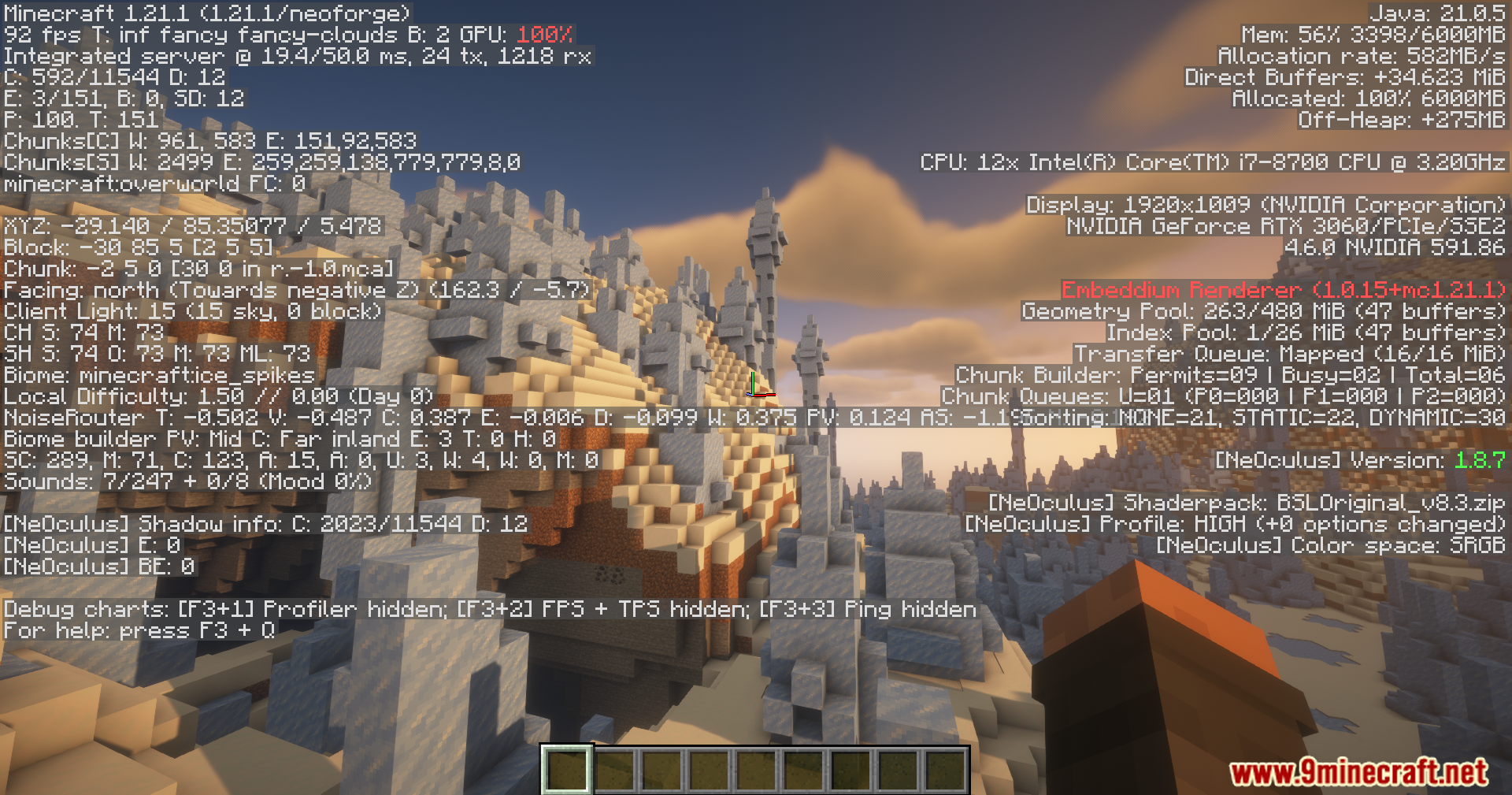Click the Local Difficulty 1.50 value
The image size is (1512, 795).
pyautogui.click(x=217, y=396)
